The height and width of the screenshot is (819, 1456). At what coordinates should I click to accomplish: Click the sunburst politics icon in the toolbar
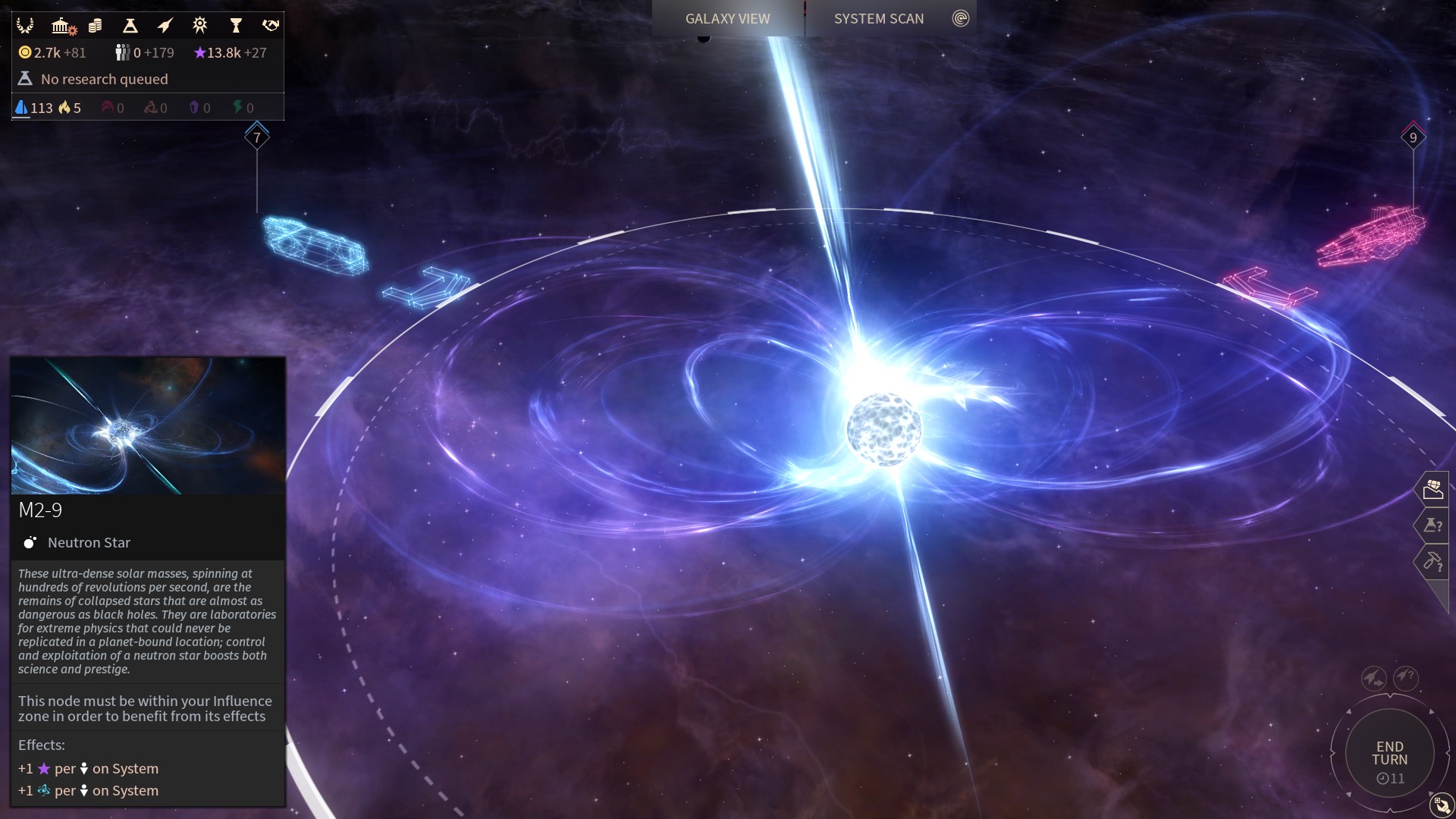click(199, 25)
